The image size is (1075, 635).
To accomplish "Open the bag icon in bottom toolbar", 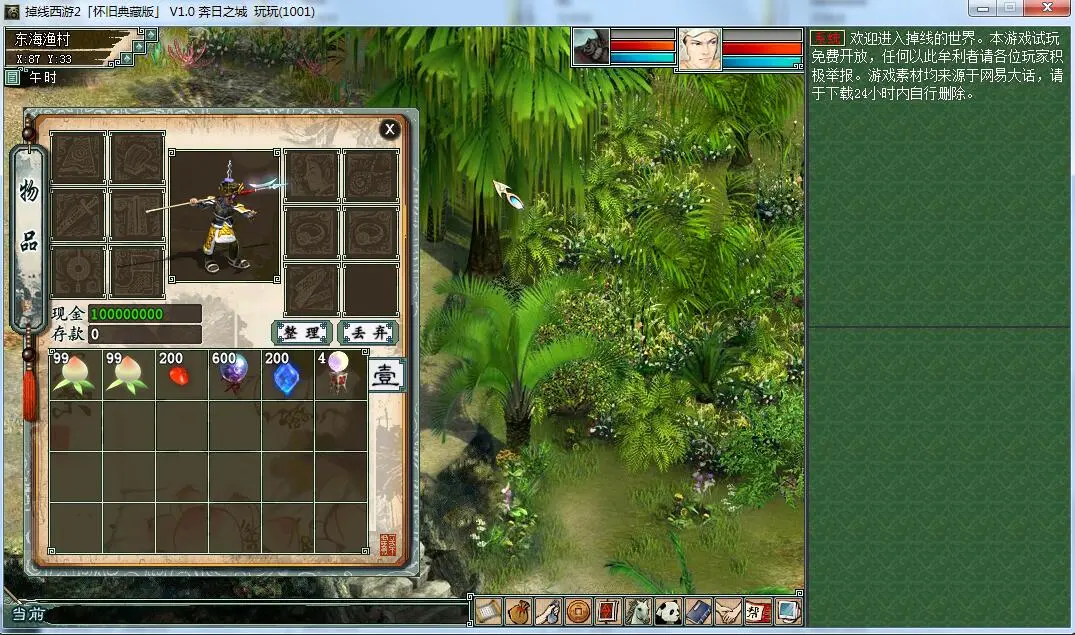I will click(x=518, y=611).
